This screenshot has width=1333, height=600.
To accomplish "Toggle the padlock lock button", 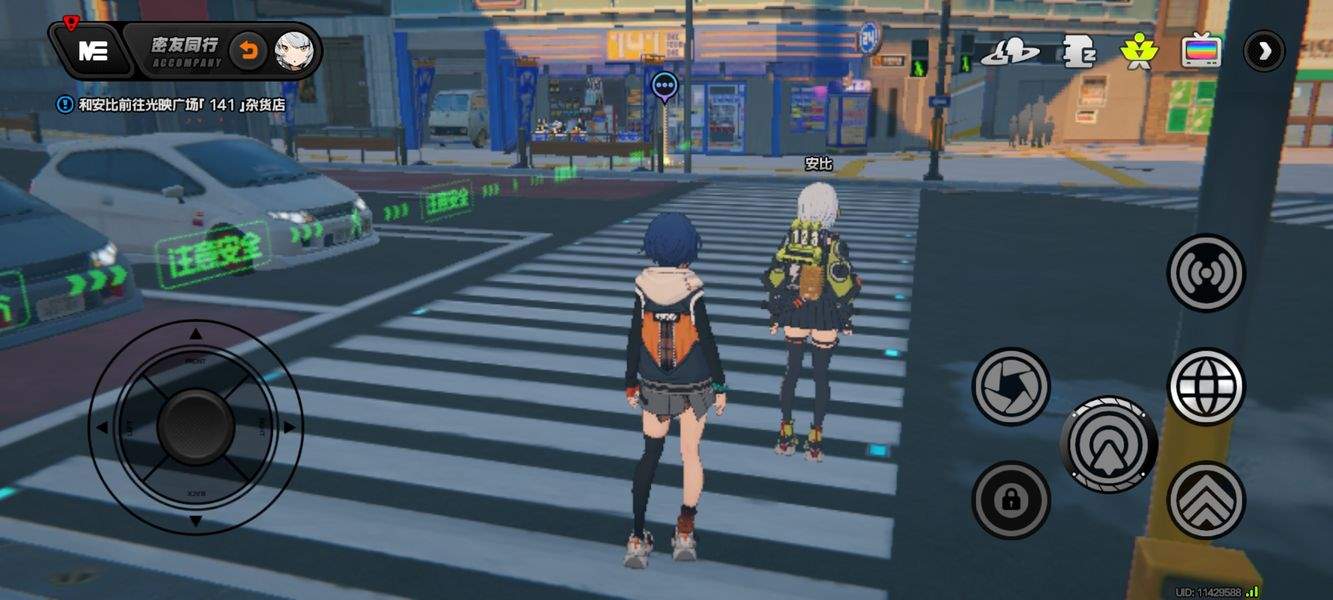I will pyautogui.click(x=1010, y=499).
